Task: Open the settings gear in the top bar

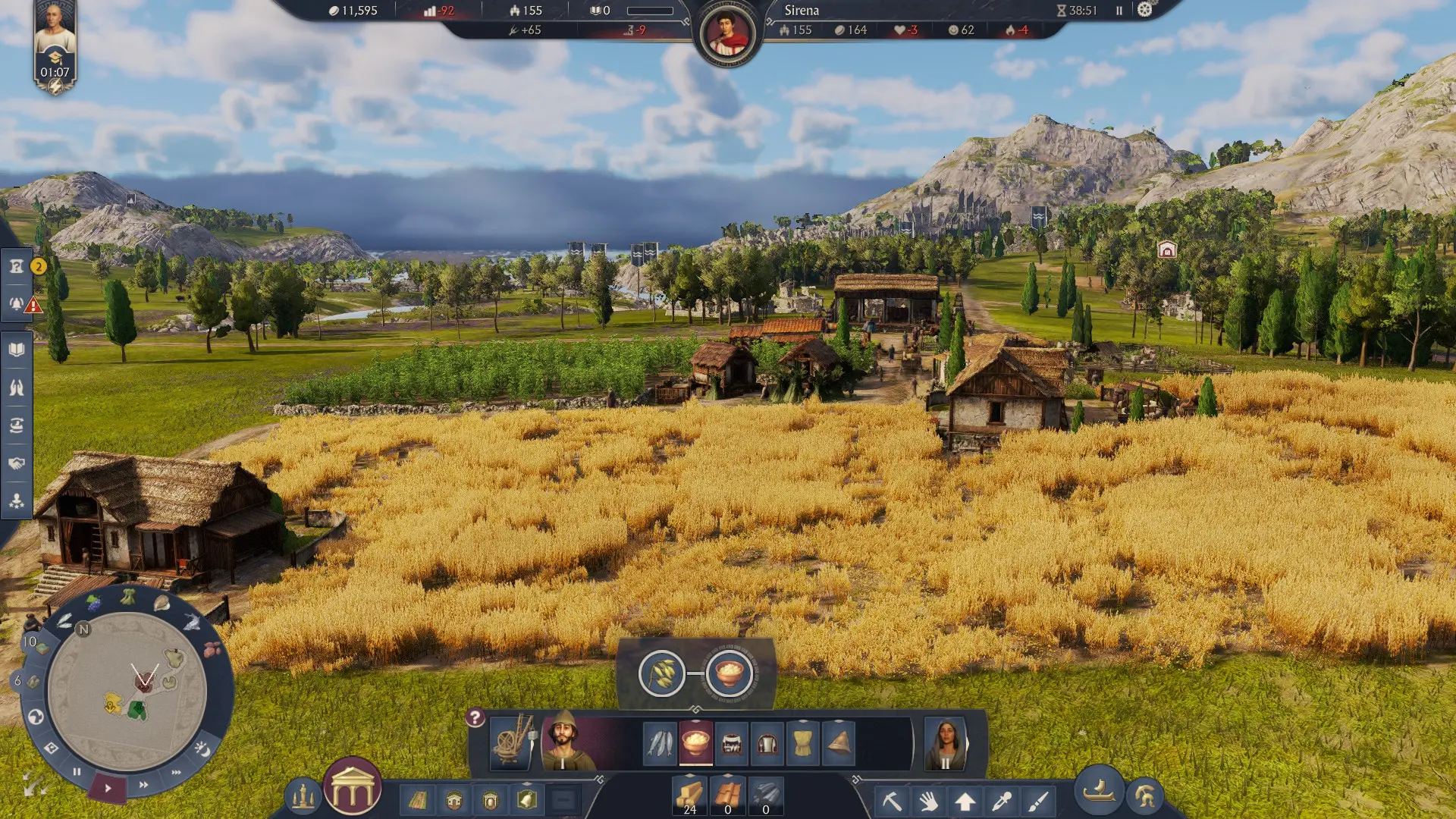Action: click(1145, 10)
